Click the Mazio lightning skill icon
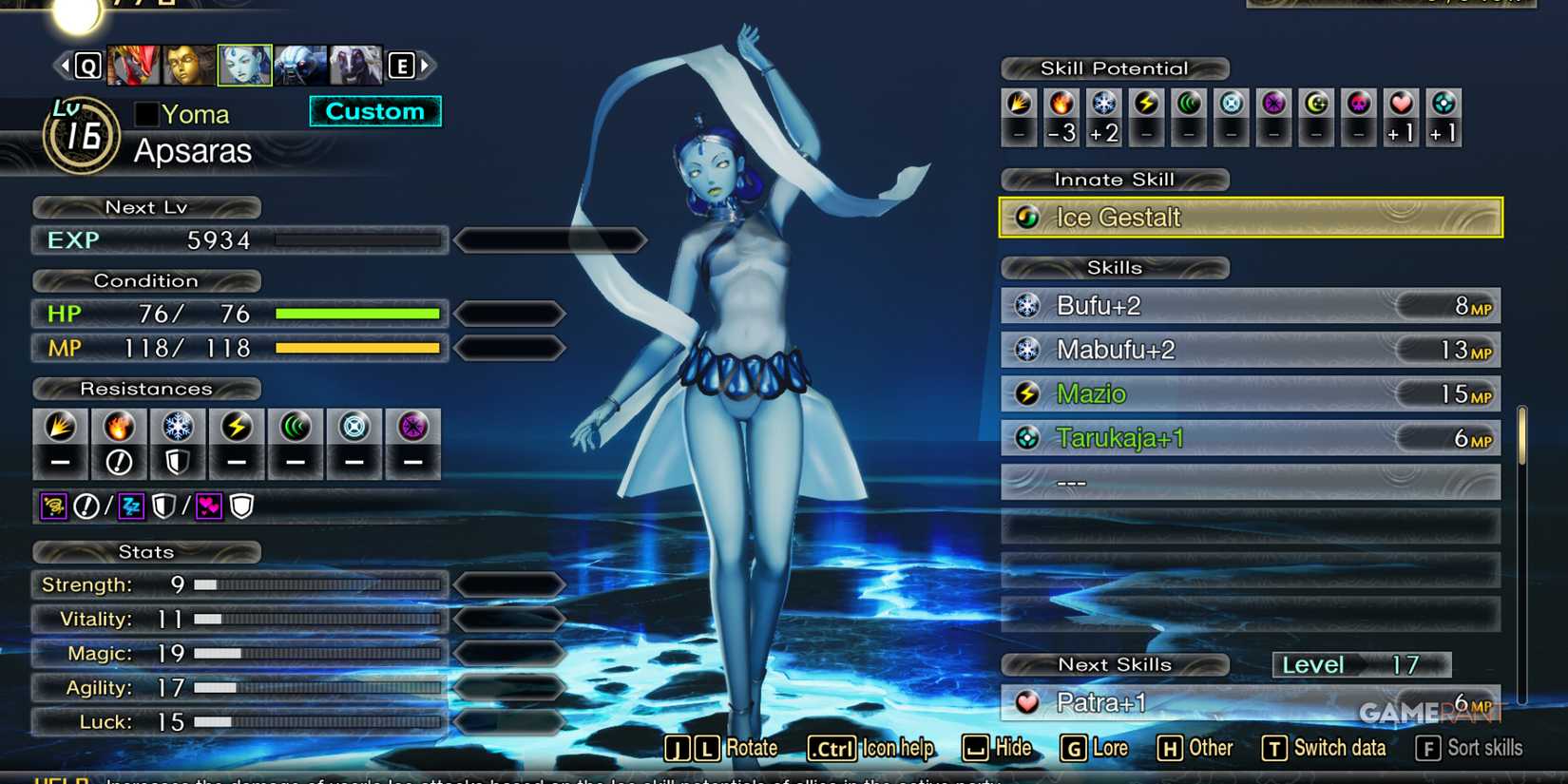The width and height of the screenshot is (1568, 784). pos(1029,393)
